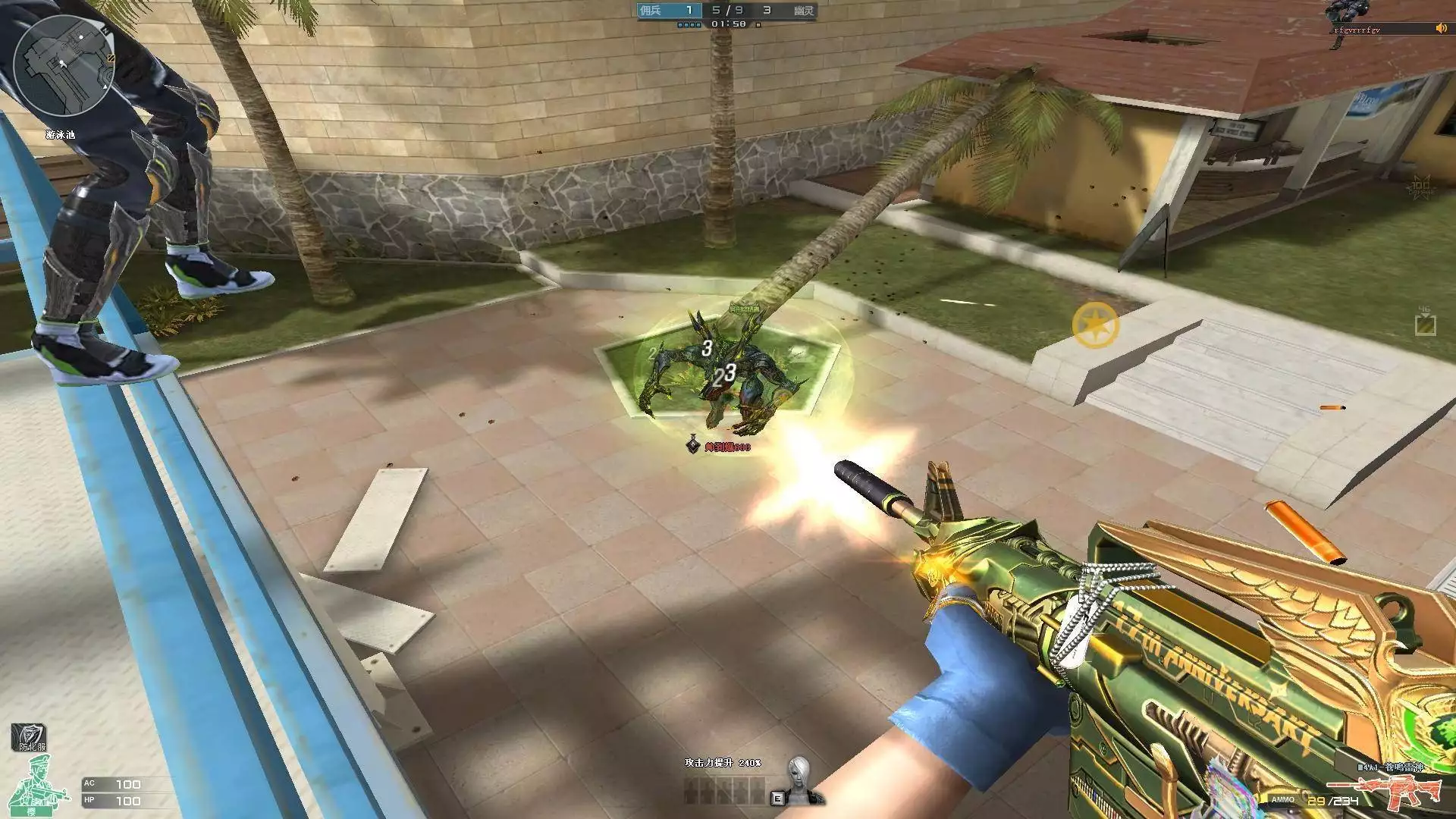Viewport: 1456px width, 819px height.
Task: Click the yellow supply box indicator icon
Action: (1426, 325)
